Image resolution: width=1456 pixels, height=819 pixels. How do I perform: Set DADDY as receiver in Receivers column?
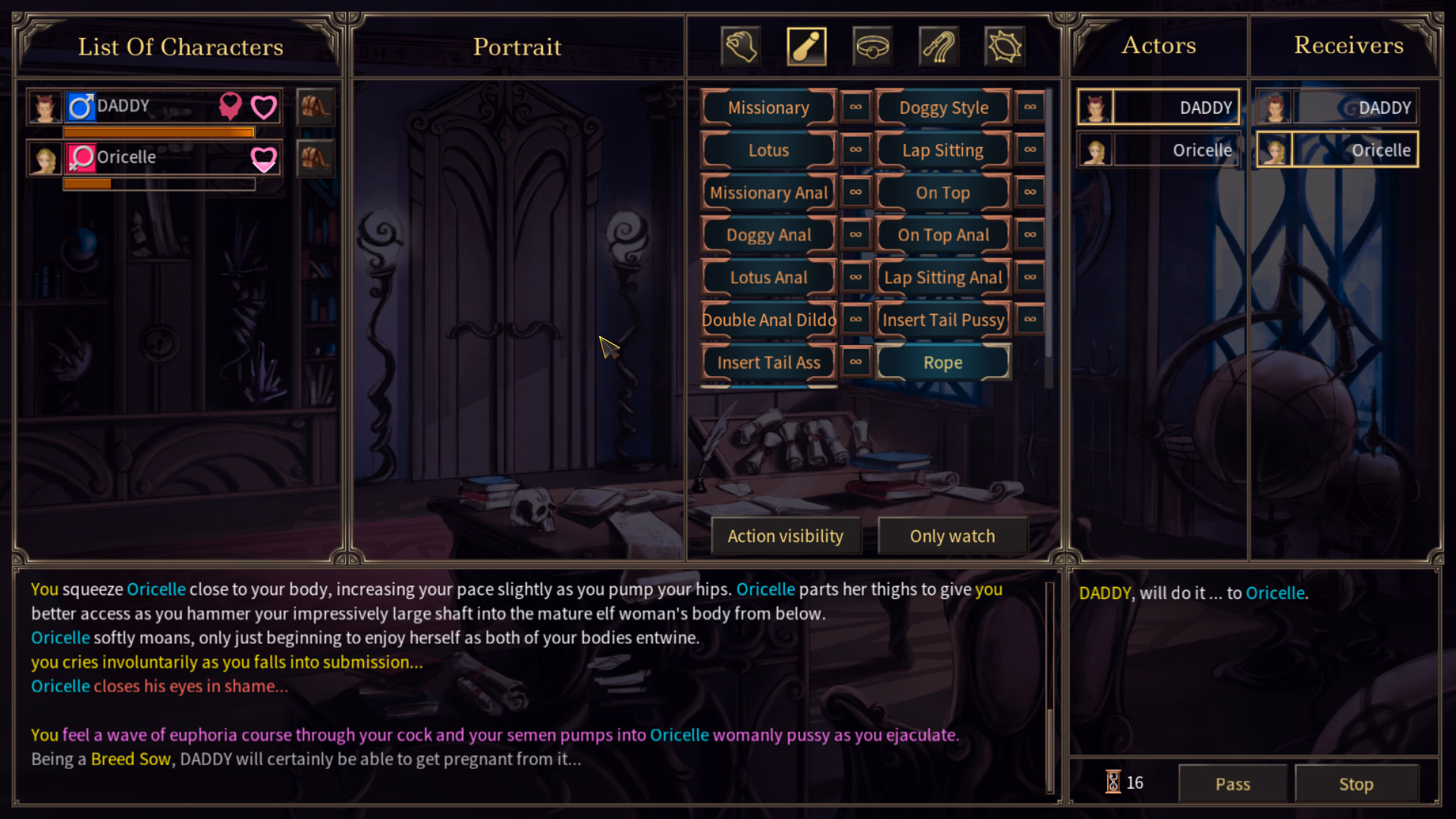[1337, 108]
